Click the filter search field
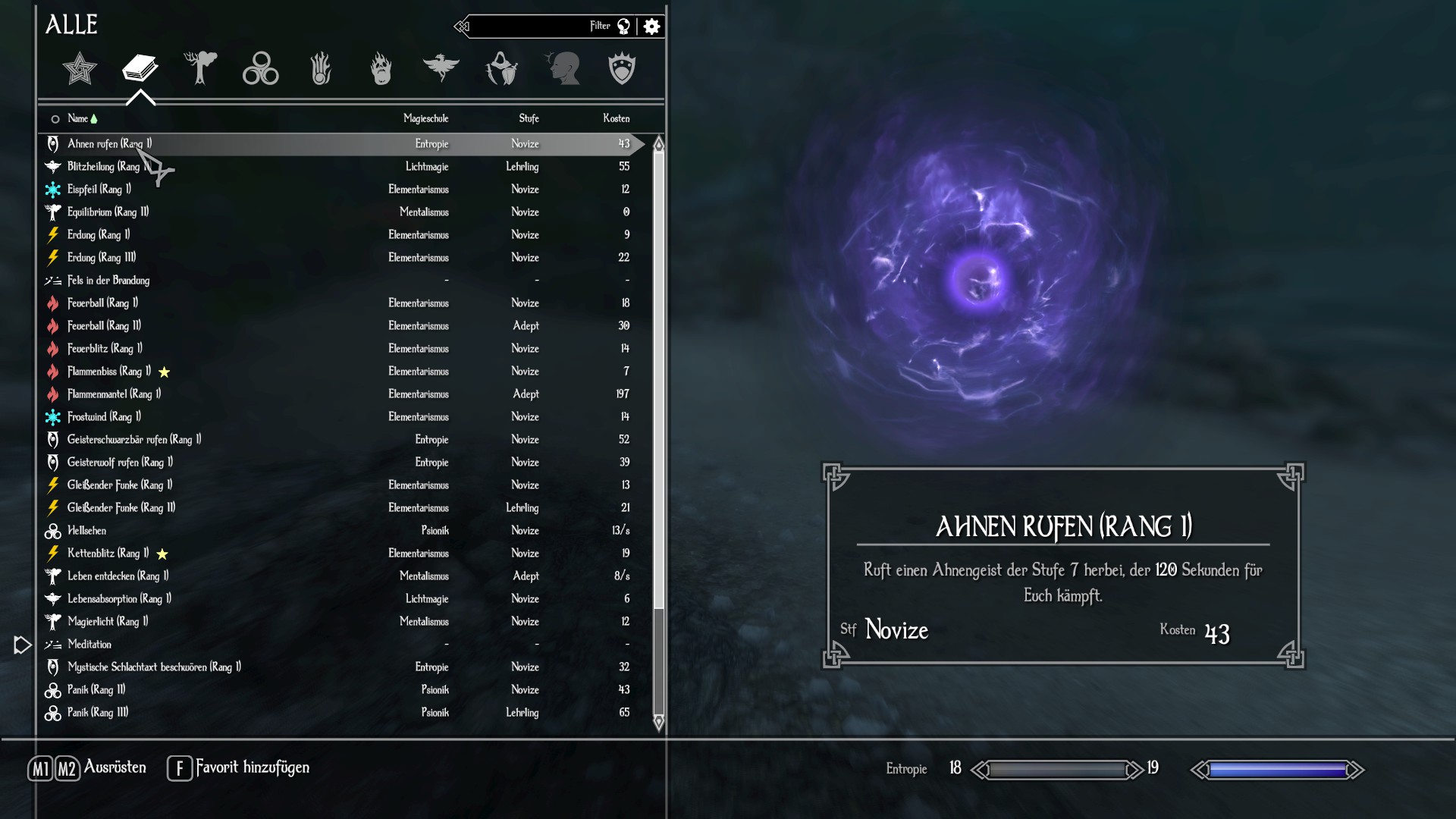The width and height of the screenshot is (1456, 819). point(531,27)
